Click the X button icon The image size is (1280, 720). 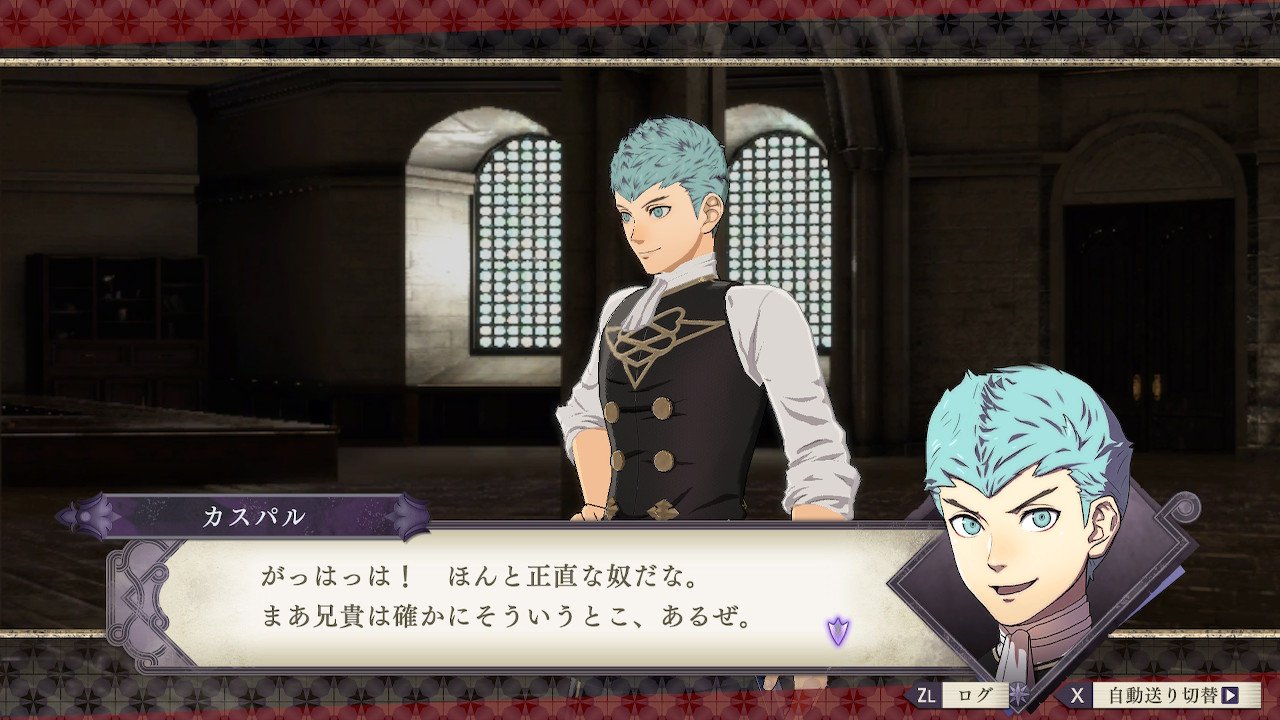point(1078,692)
